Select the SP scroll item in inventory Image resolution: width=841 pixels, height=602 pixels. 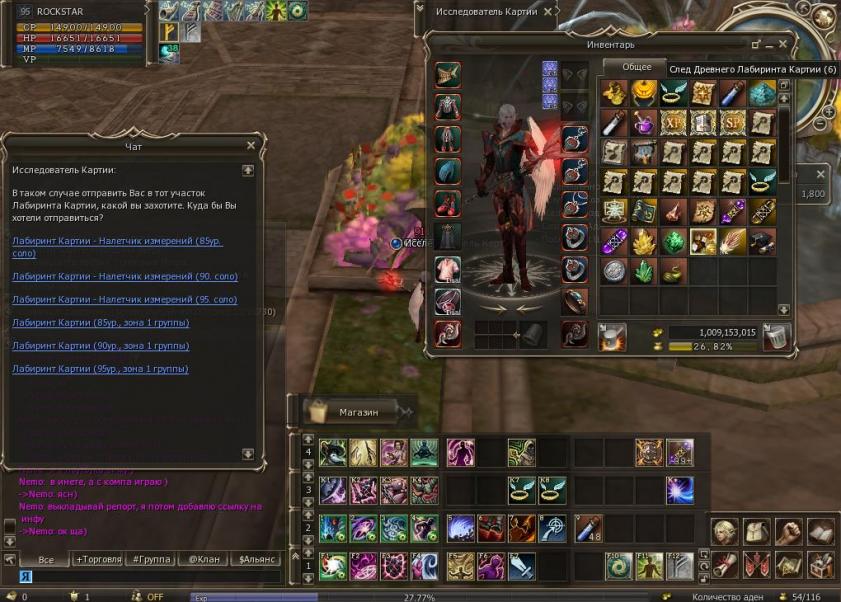[x=733, y=123]
